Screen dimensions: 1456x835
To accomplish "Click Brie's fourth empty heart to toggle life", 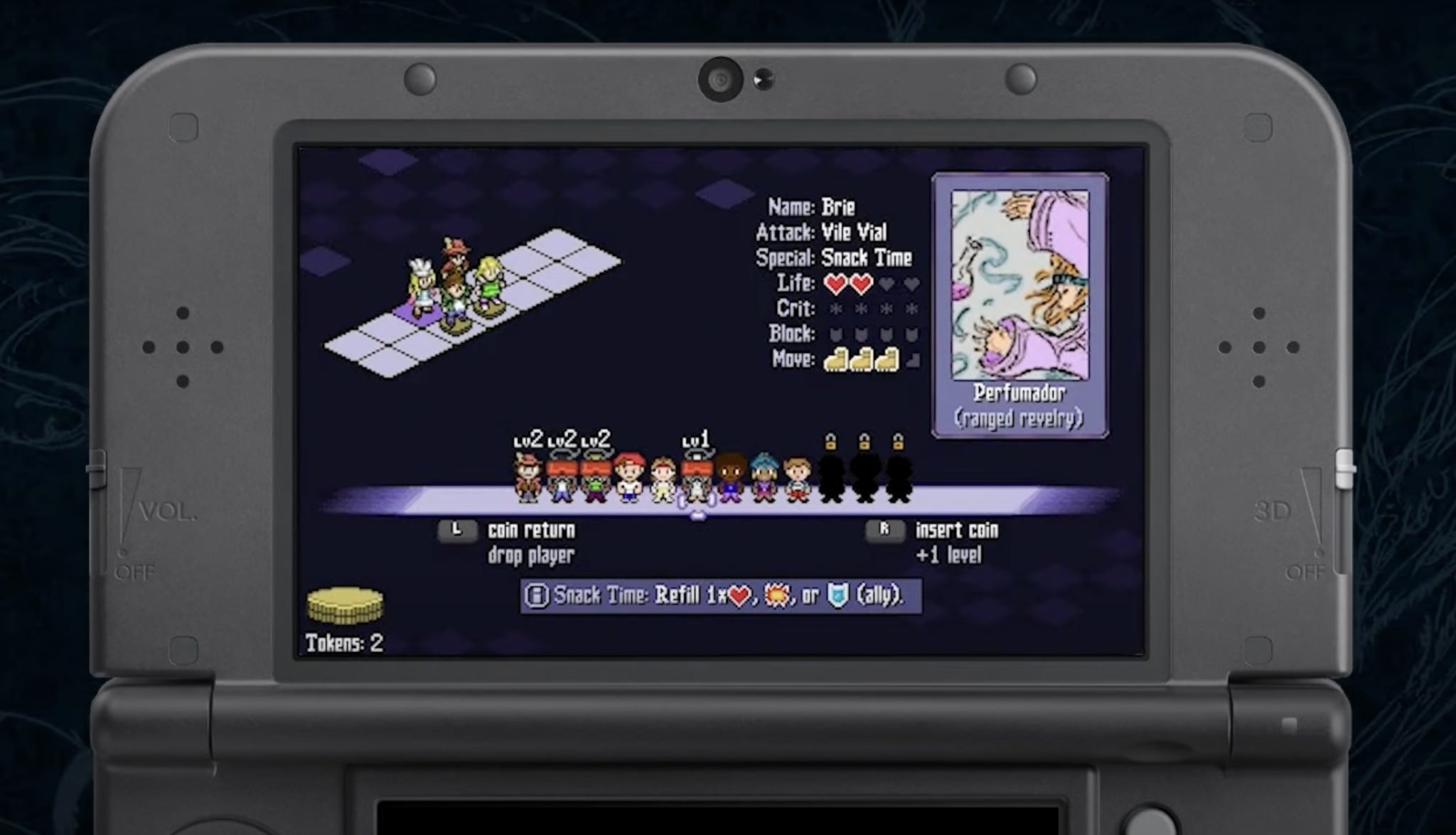I will 911,283.
